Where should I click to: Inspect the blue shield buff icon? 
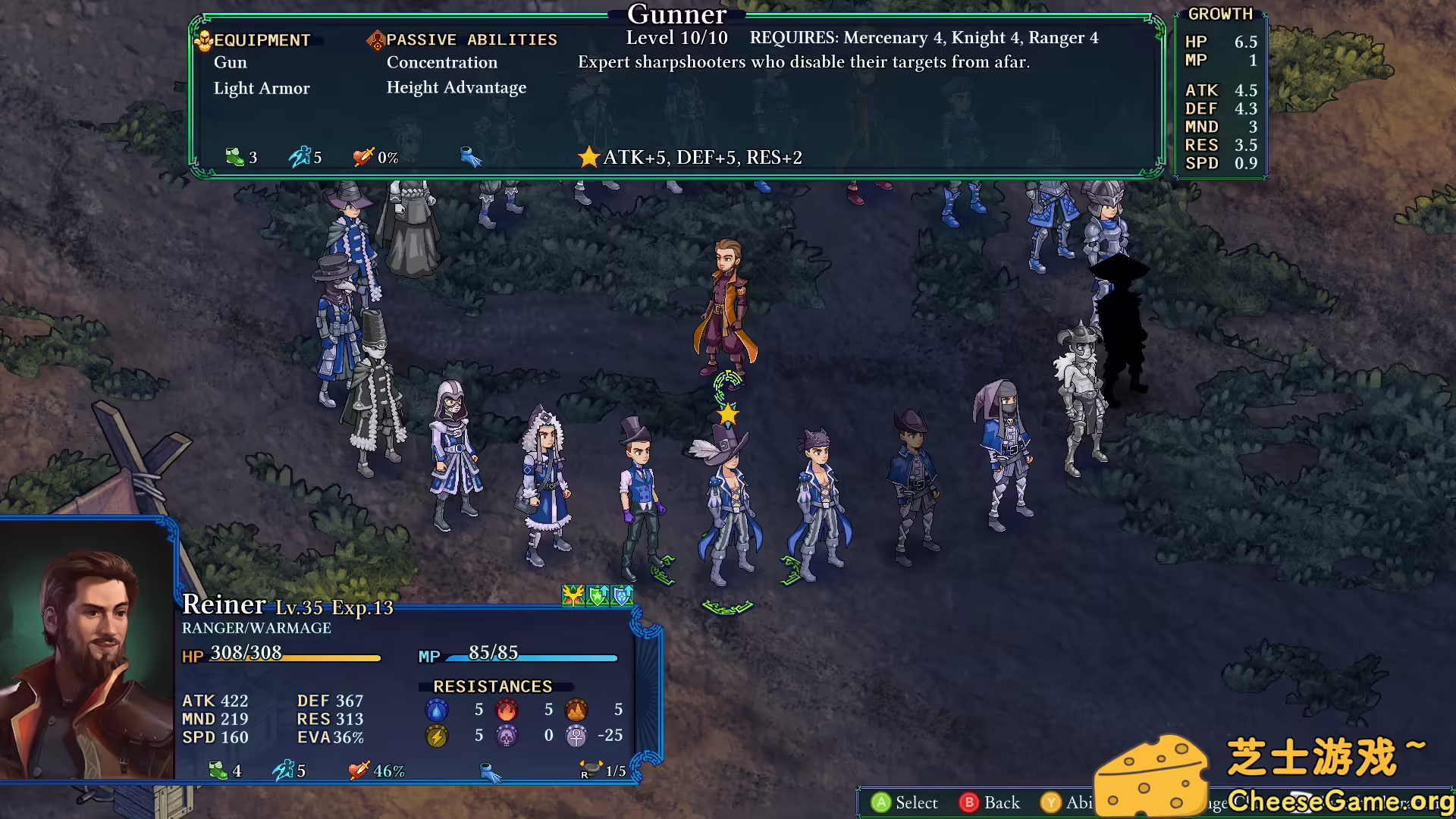tap(622, 596)
